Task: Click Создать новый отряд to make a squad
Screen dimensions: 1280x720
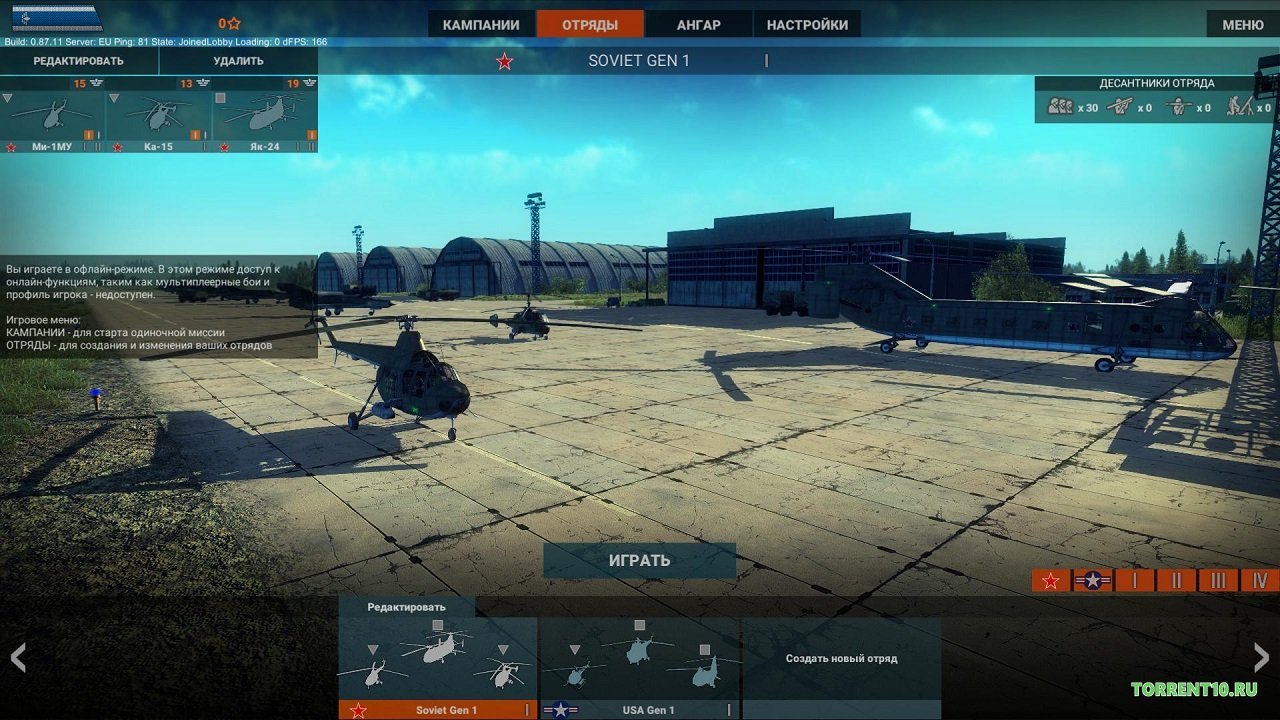Action: click(841, 658)
